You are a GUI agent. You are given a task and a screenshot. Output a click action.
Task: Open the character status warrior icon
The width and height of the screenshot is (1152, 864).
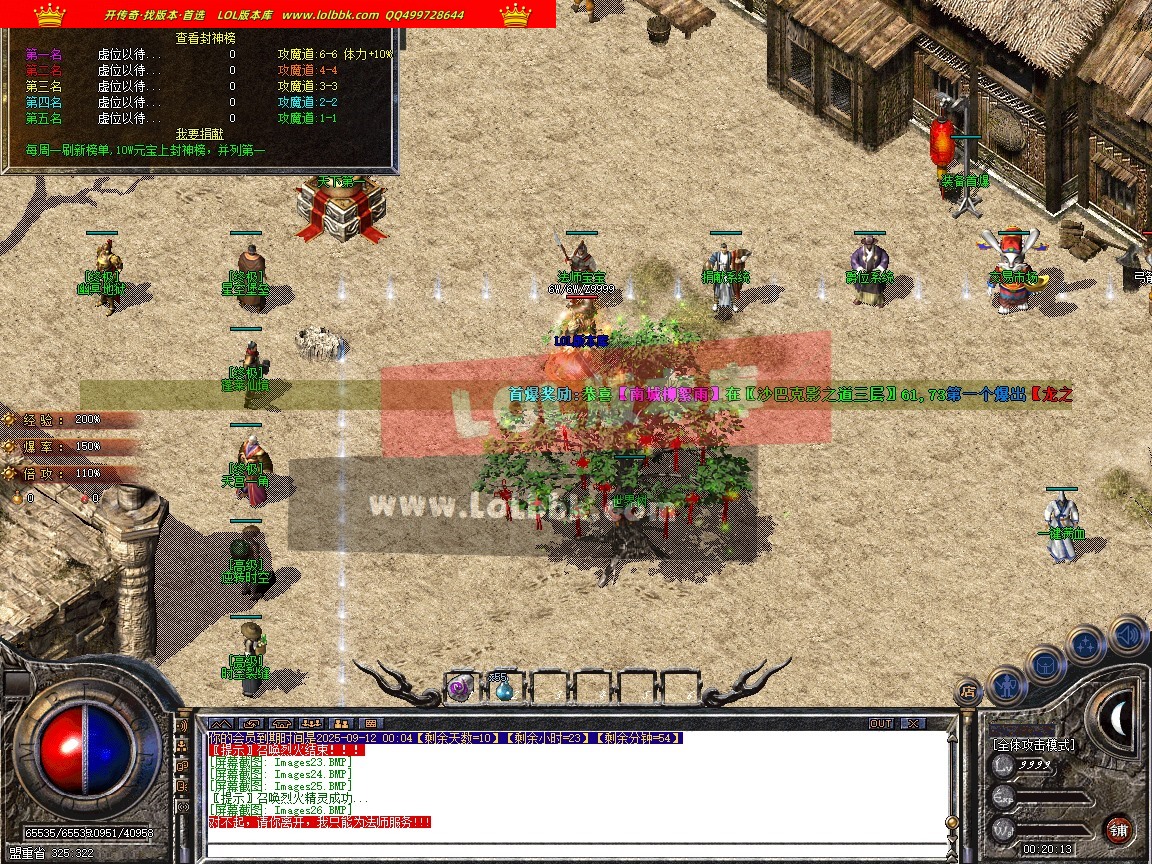[1006, 685]
